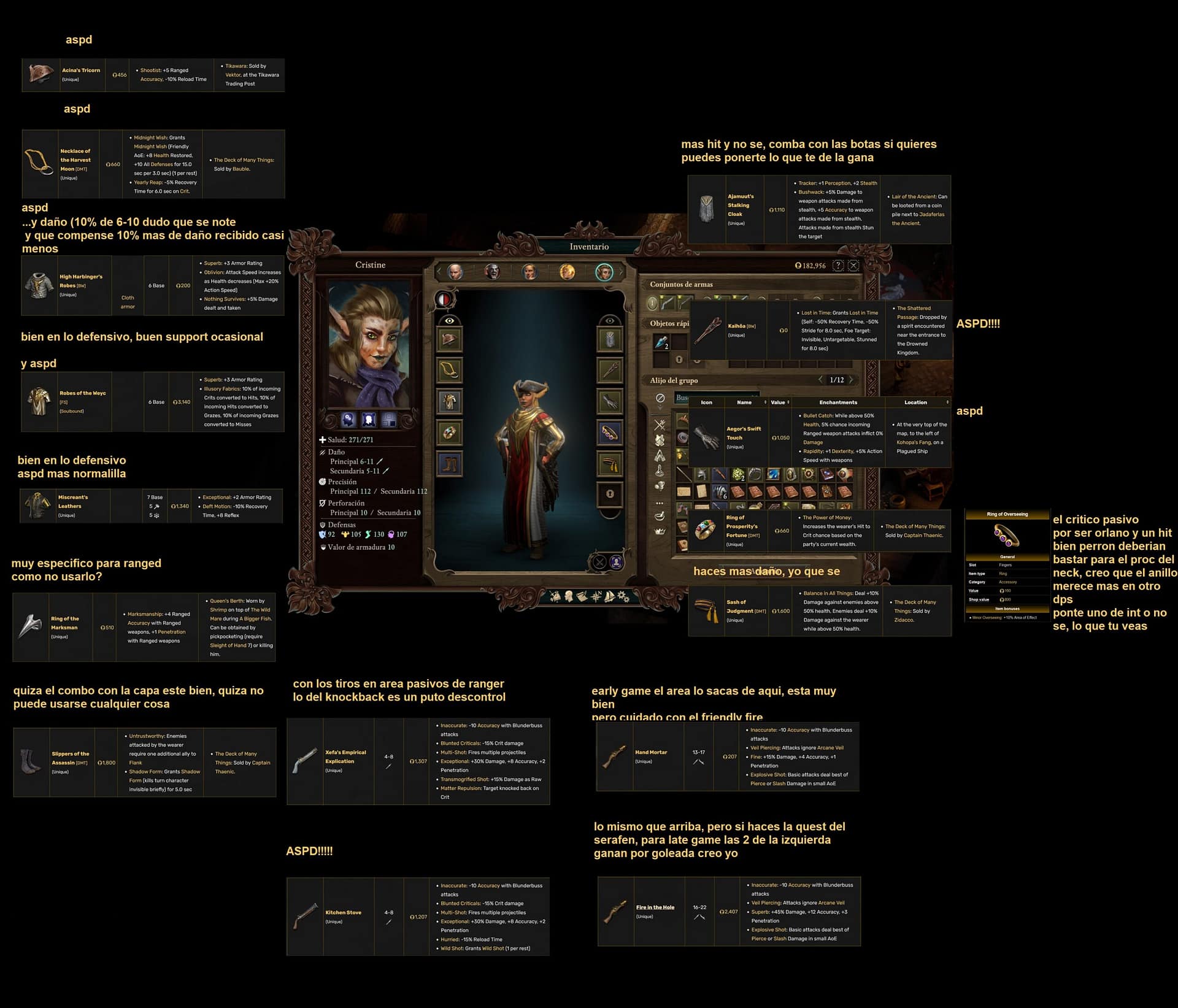1178x1008 pixels.
Task: Click the purple-gemmed gold ring slot
Action: point(610,433)
